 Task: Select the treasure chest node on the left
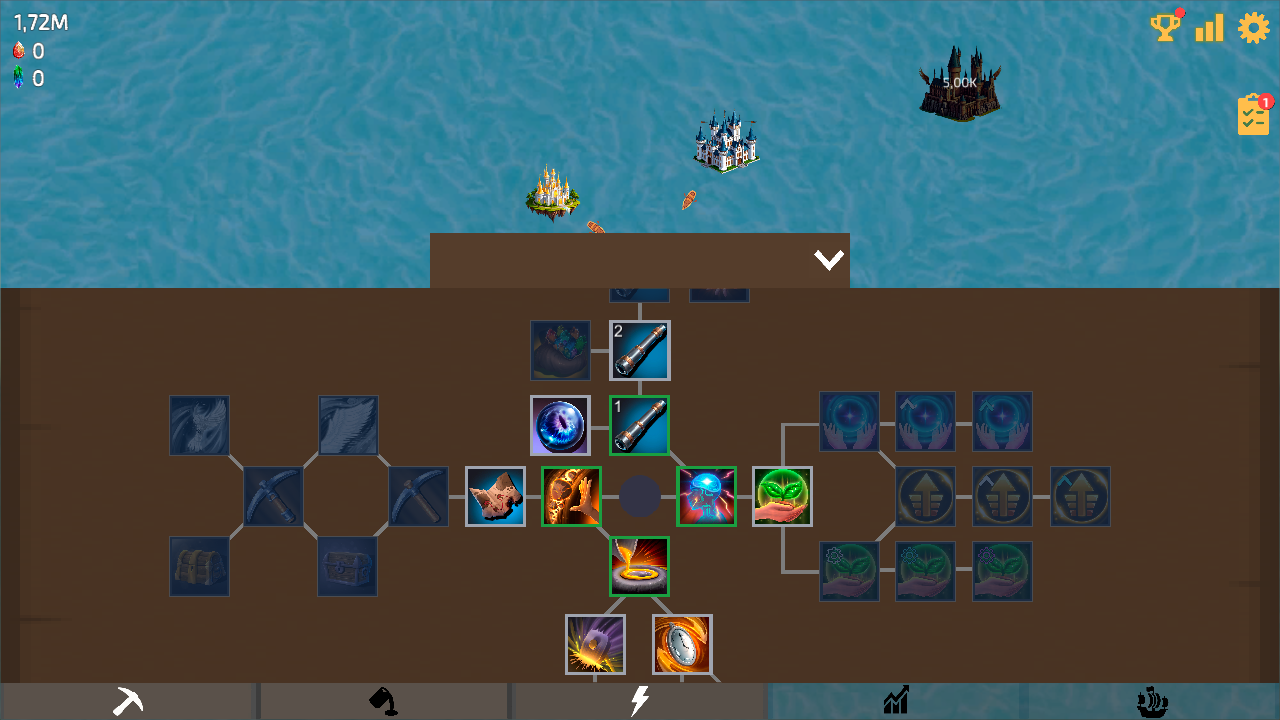click(199, 566)
